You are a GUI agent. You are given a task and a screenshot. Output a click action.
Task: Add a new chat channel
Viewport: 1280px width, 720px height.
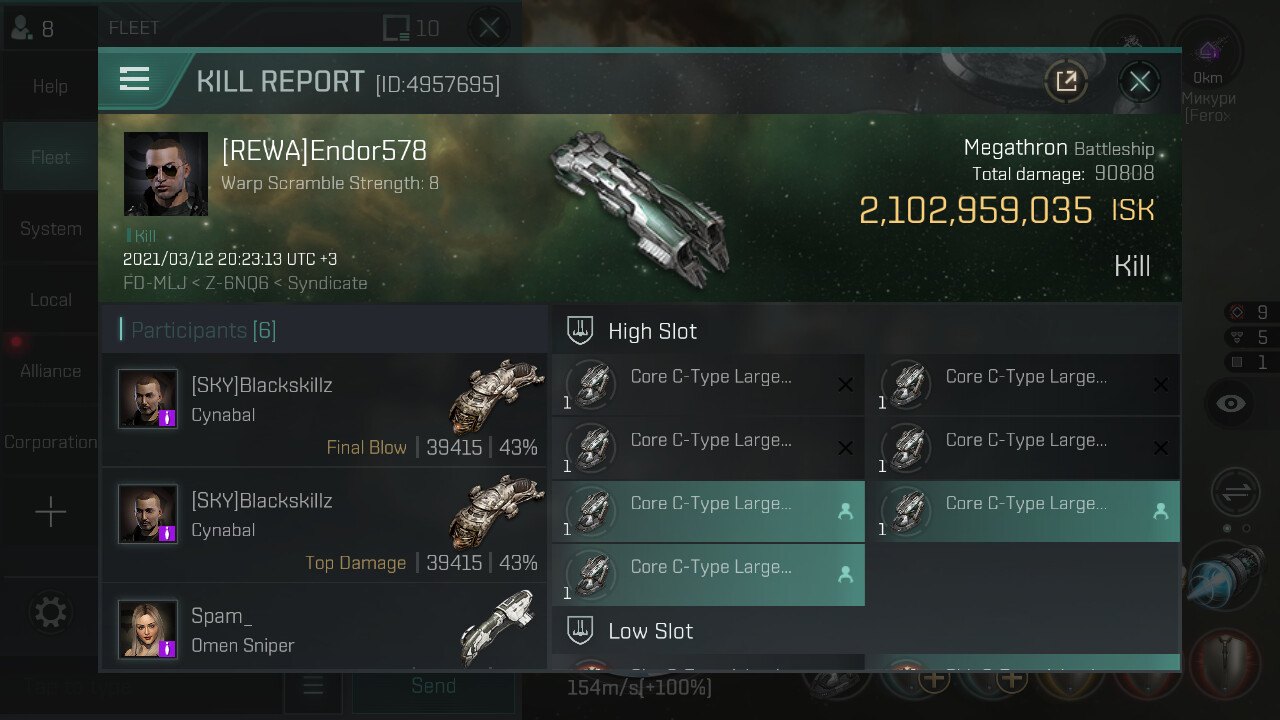[x=50, y=513]
